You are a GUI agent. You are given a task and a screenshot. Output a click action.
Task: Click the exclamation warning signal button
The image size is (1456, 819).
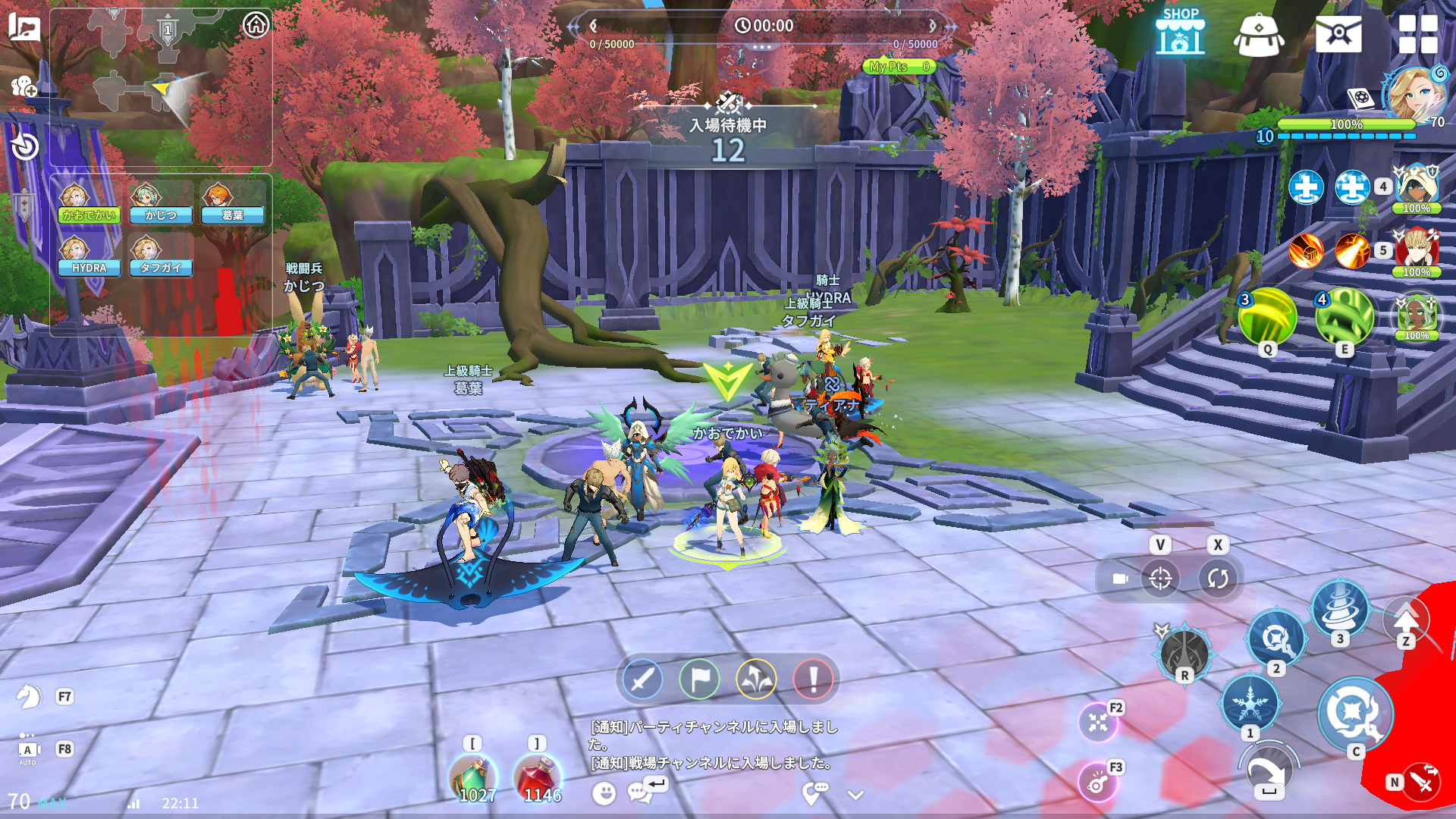pyautogui.click(x=813, y=679)
